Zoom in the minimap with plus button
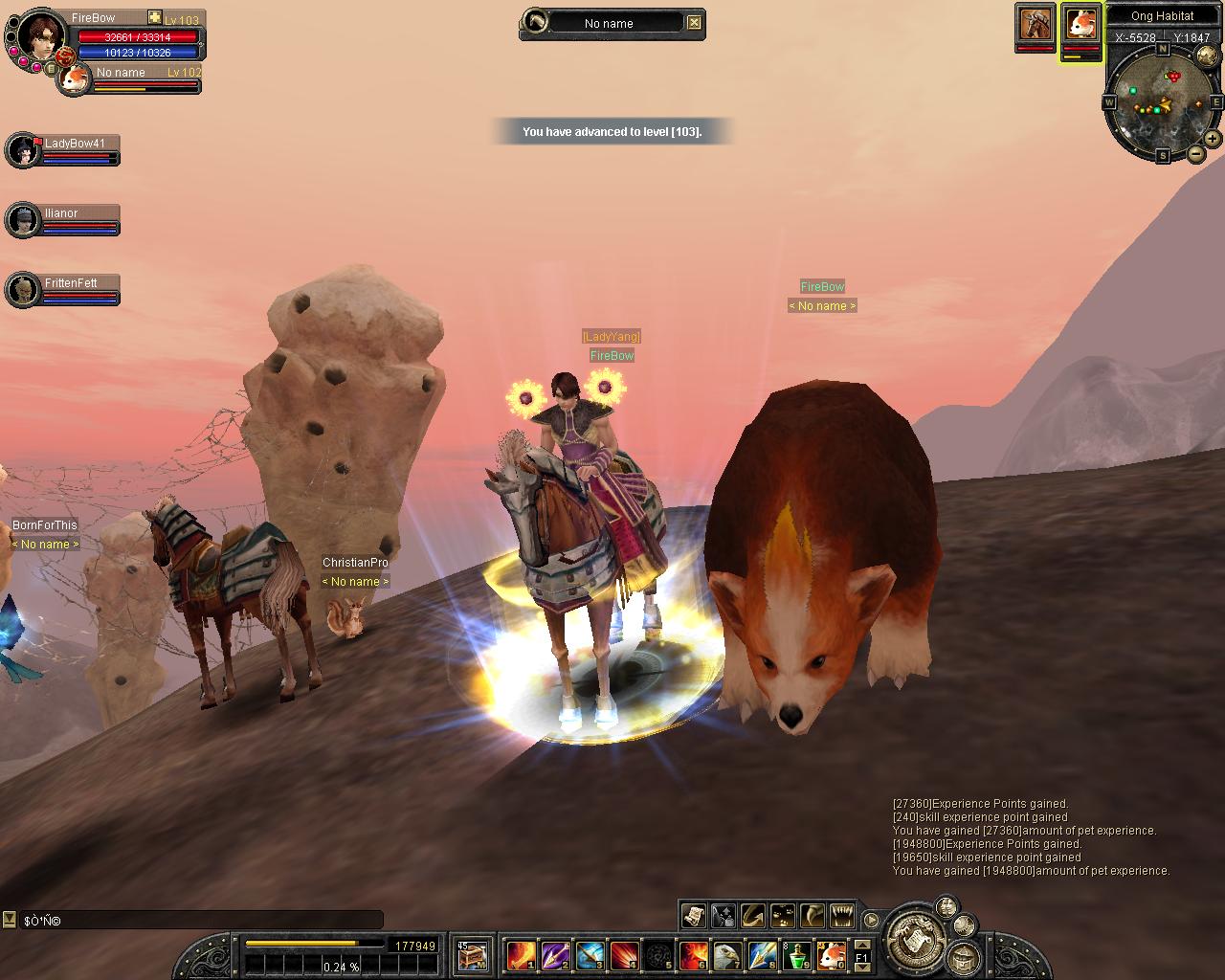Viewport: 1225px width, 980px height. (x=1212, y=139)
